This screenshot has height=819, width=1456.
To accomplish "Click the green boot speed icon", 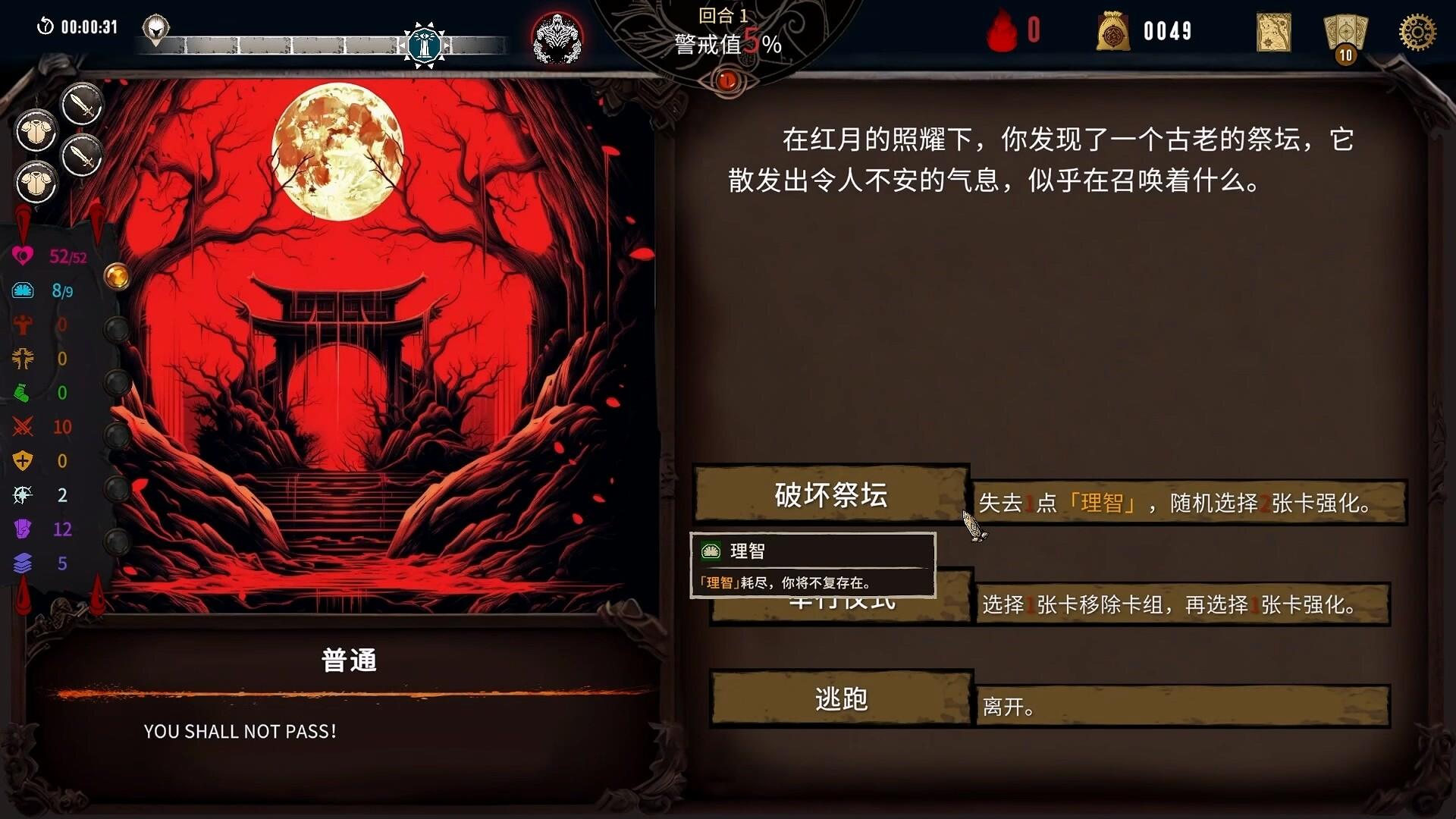I will click(x=23, y=393).
